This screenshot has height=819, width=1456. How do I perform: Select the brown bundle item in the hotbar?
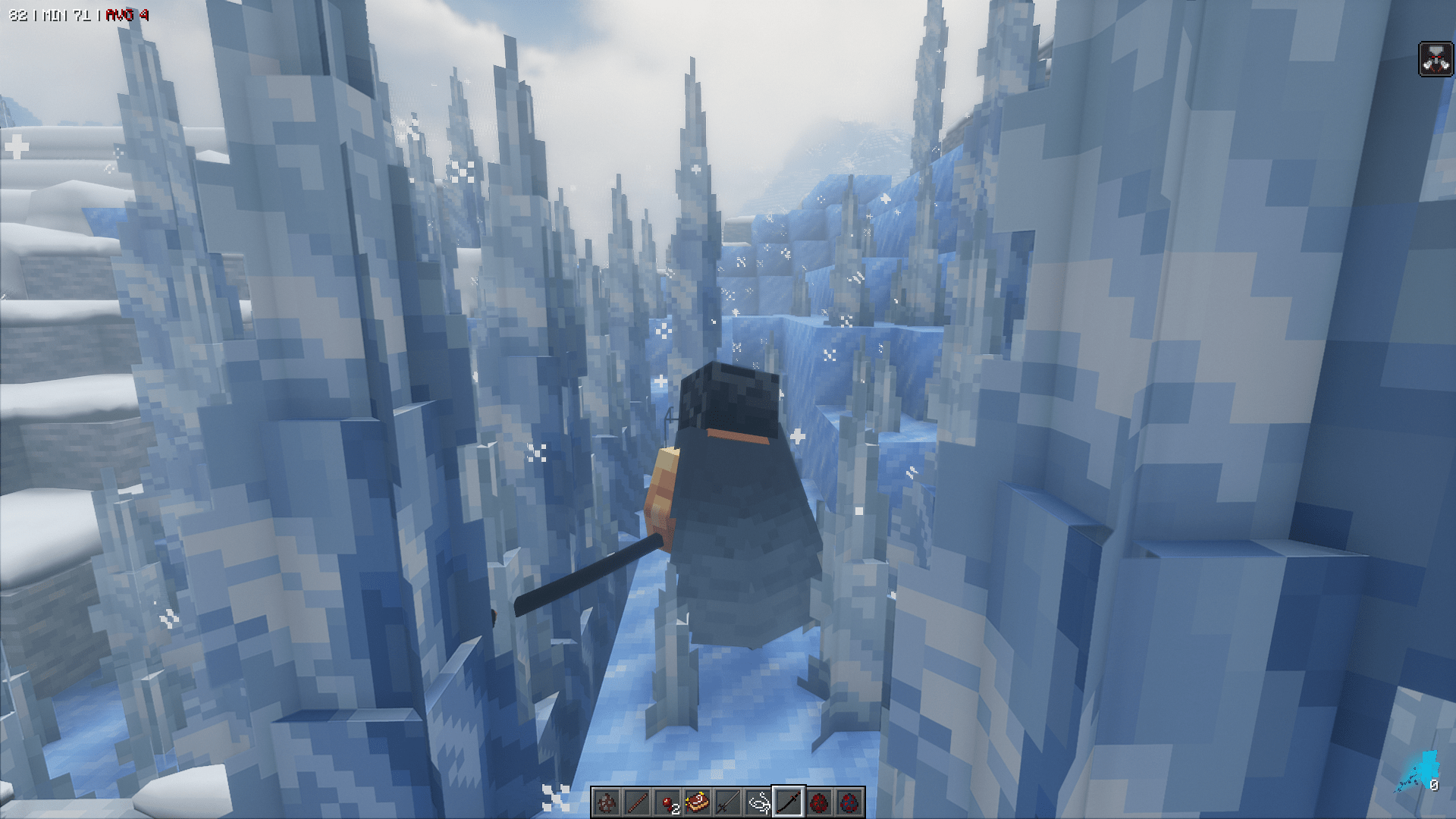coord(698,801)
